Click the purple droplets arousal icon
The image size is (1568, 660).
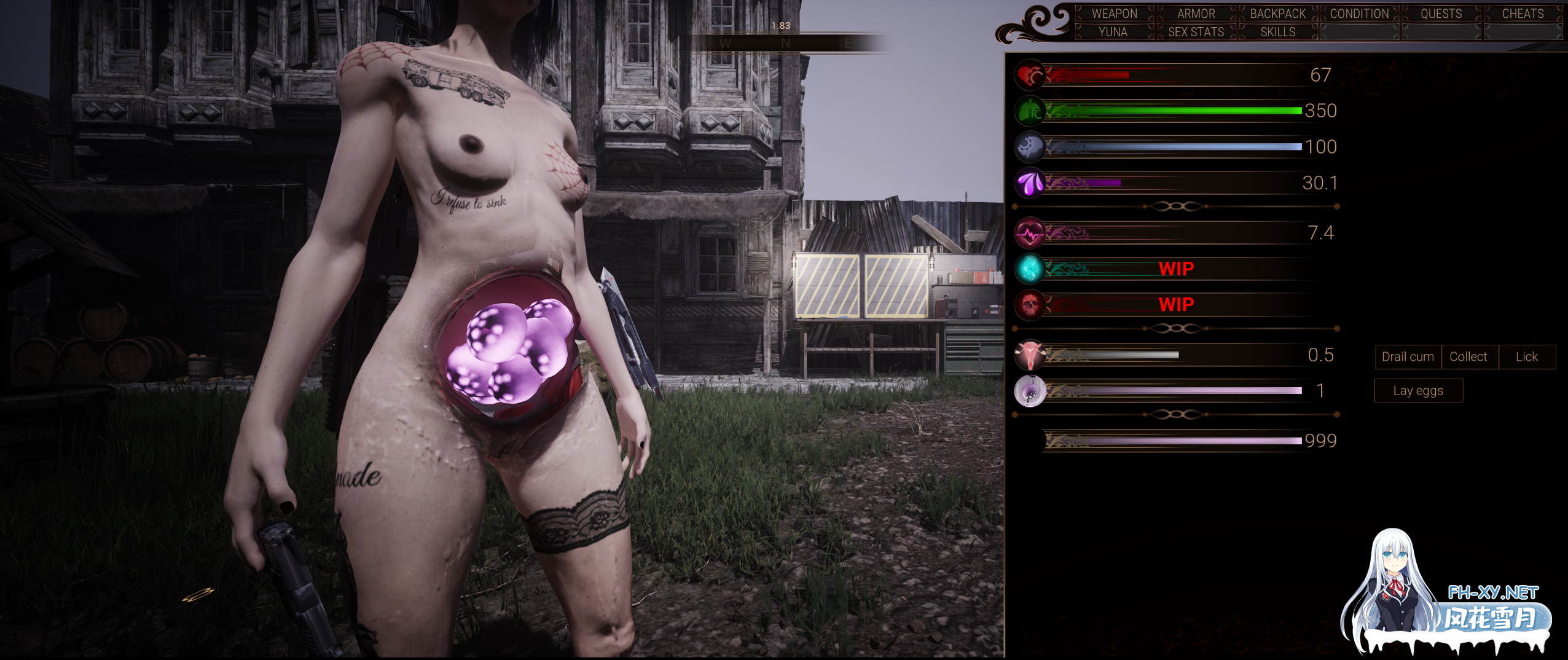click(1031, 183)
